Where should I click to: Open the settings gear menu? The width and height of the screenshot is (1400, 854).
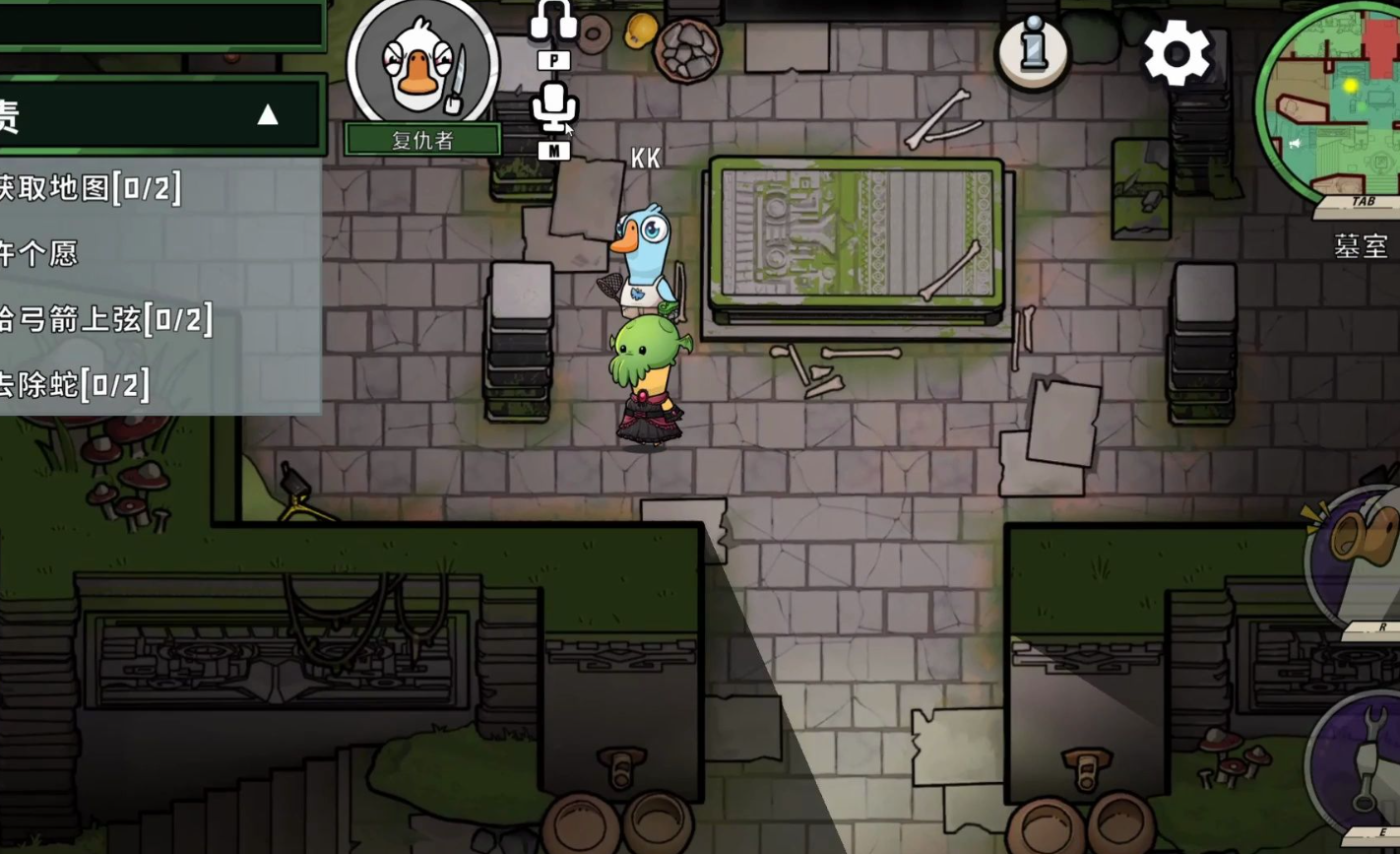tap(1177, 53)
